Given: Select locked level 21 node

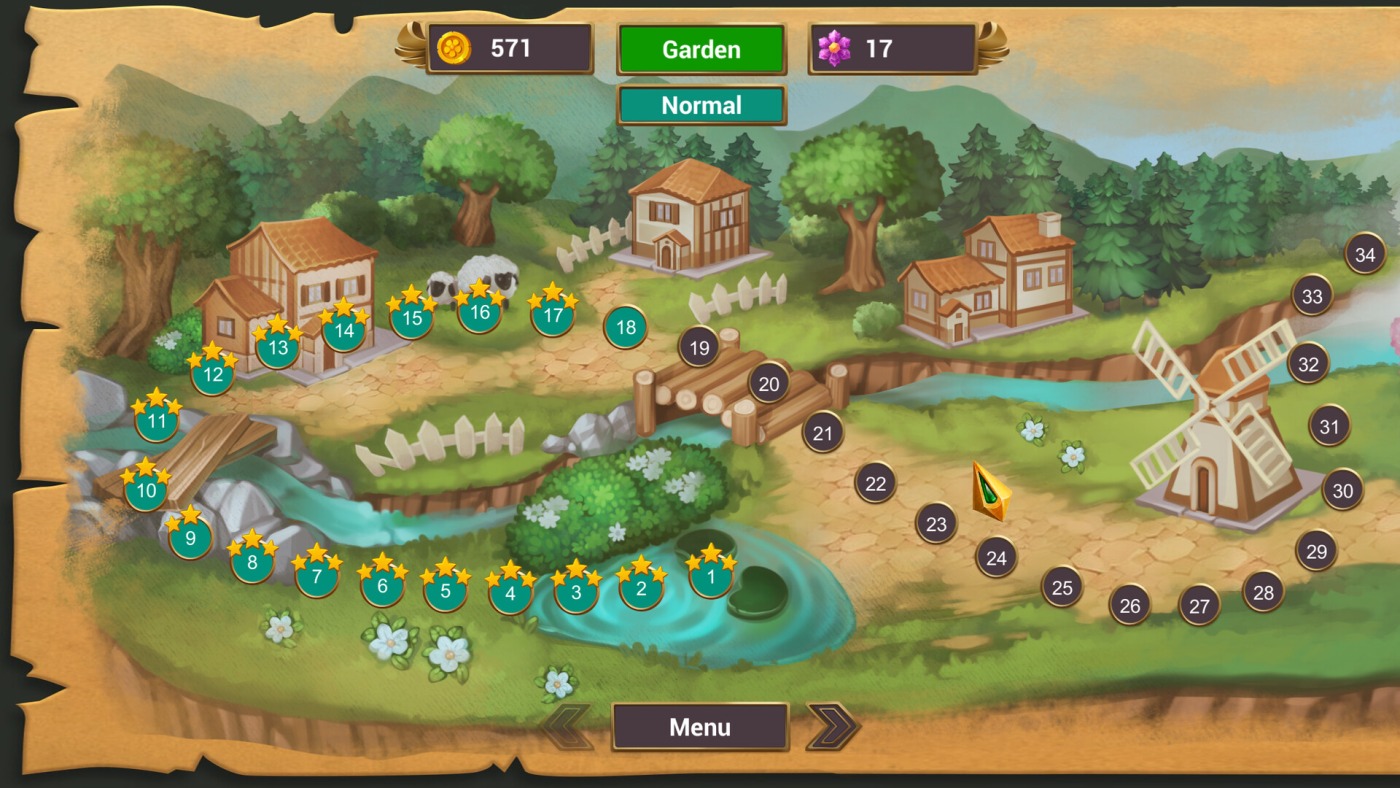Looking at the screenshot, I should (823, 433).
